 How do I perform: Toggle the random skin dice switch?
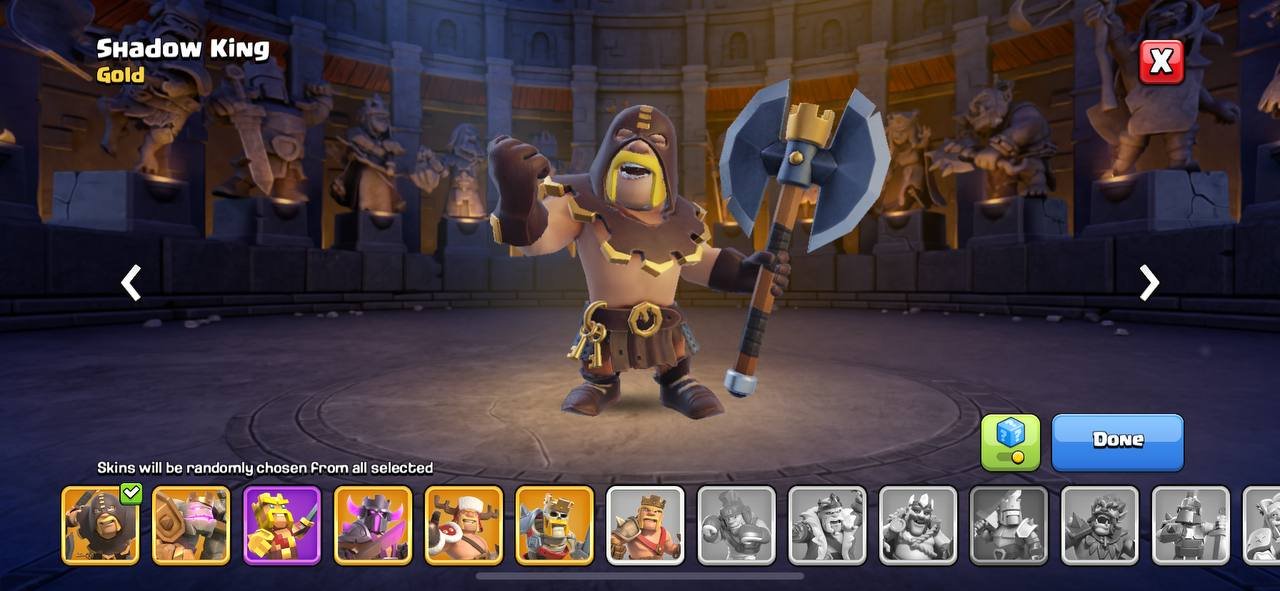1010,442
